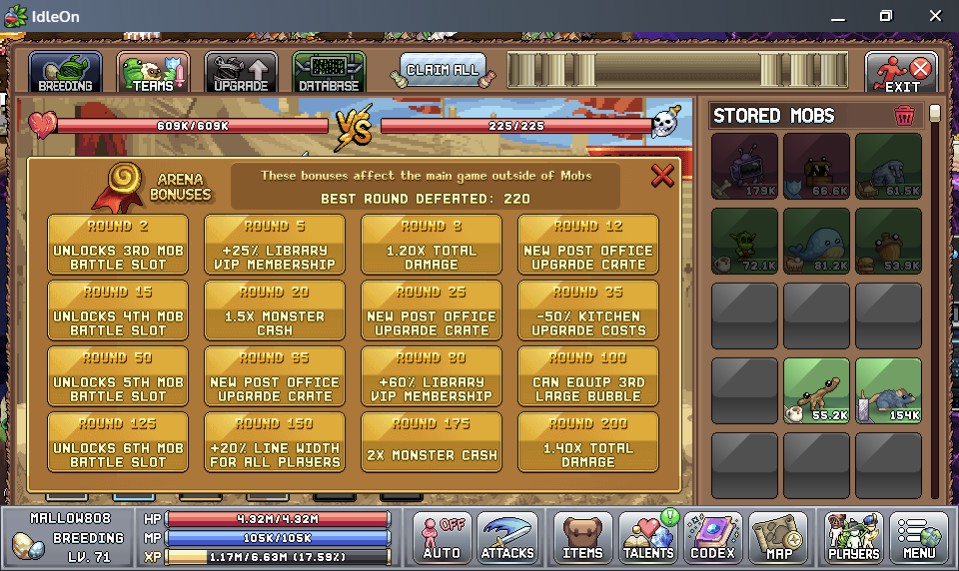Image resolution: width=959 pixels, height=571 pixels.
Task: Choose the stored mob with 72.1K power
Action: (x=744, y=241)
